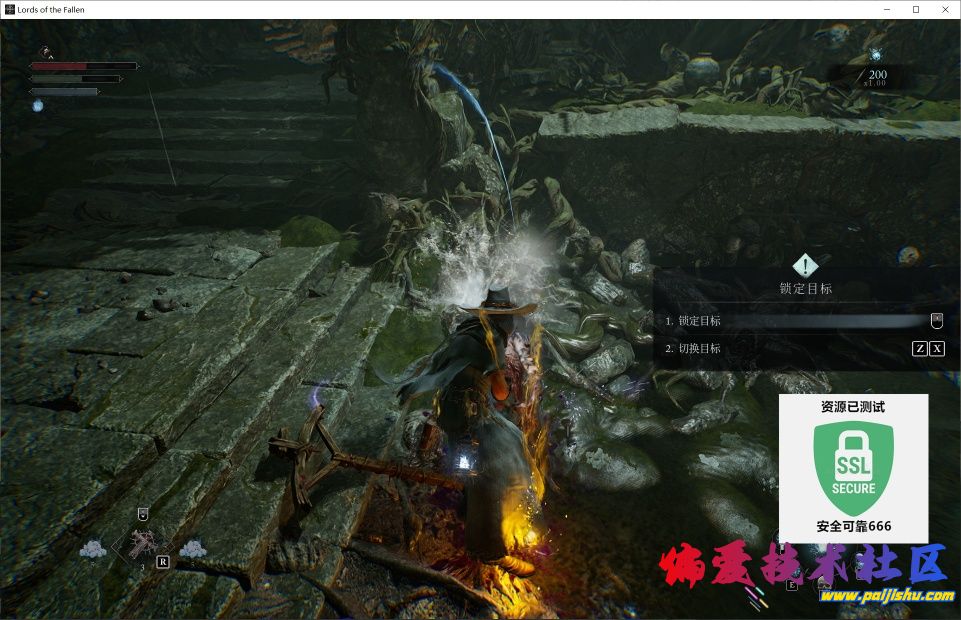The image size is (961, 620).
Task: Open the lock-on target tutorial alert icon
Action: [x=805, y=266]
